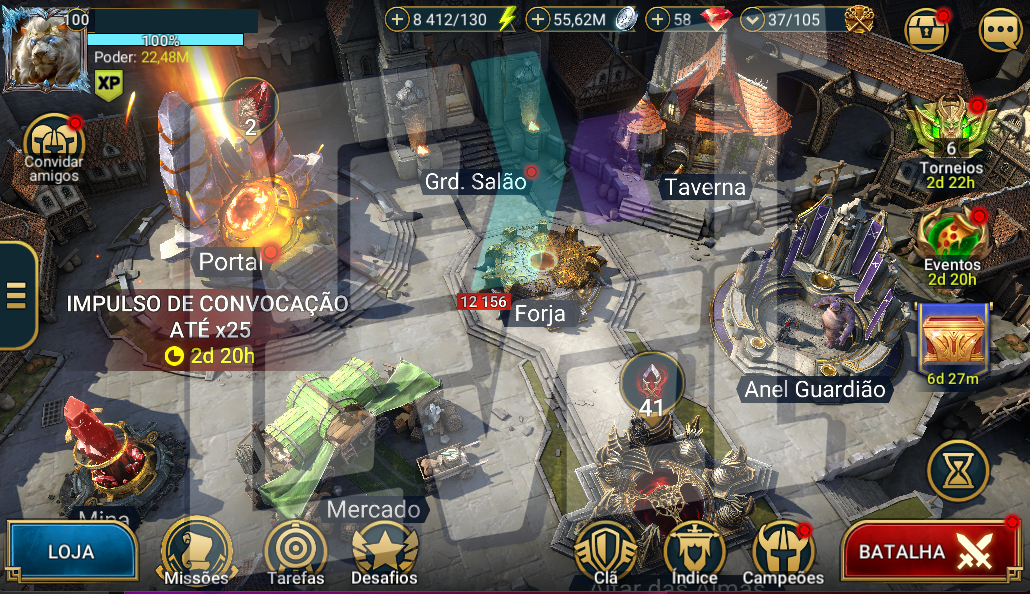Click the hourglass icon
The width and height of the screenshot is (1030, 594).
(958, 470)
